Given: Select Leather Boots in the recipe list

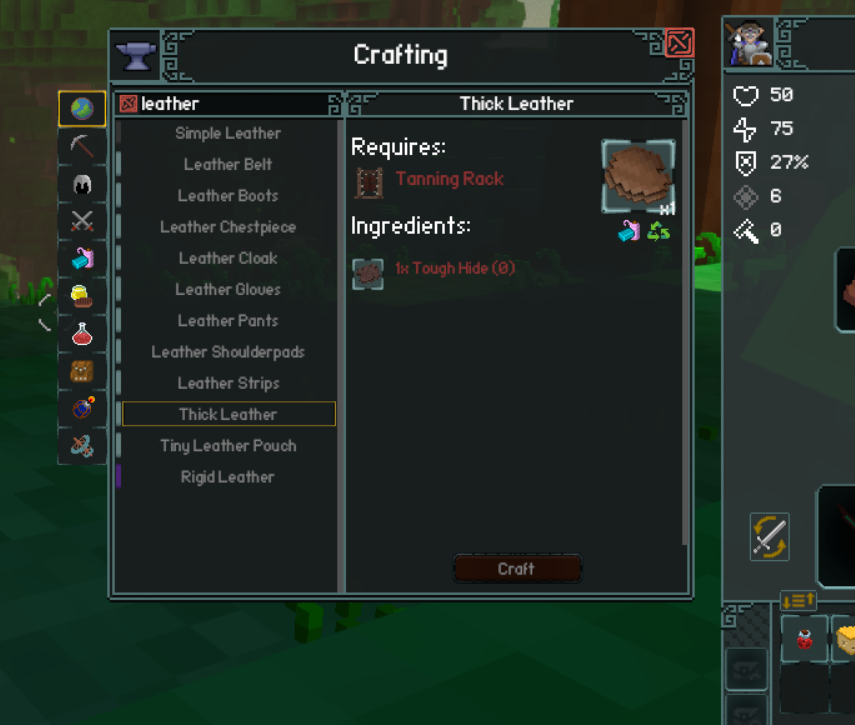Looking at the screenshot, I should (x=228, y=196).
